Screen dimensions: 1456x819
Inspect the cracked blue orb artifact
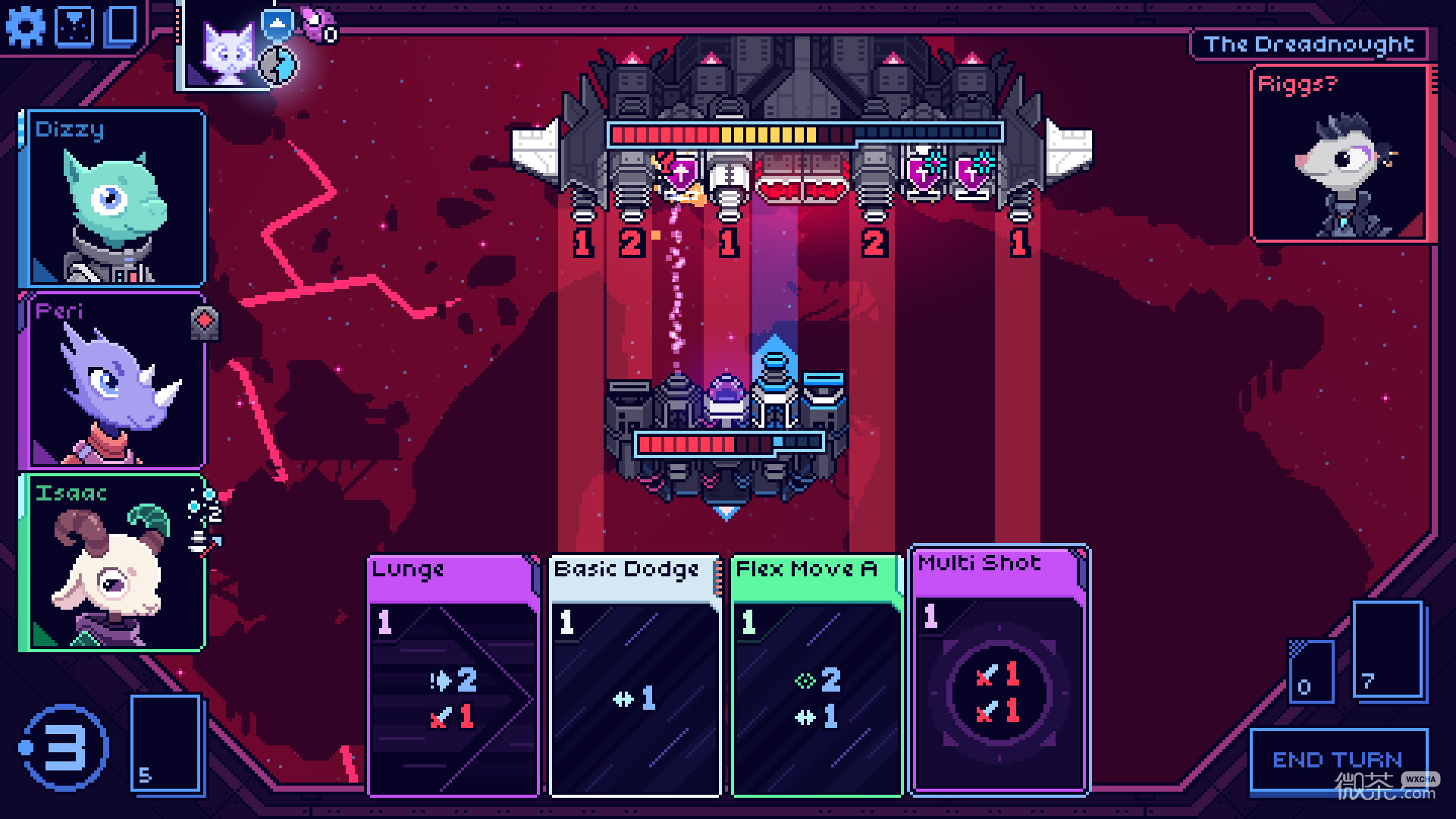pos(279,65)
